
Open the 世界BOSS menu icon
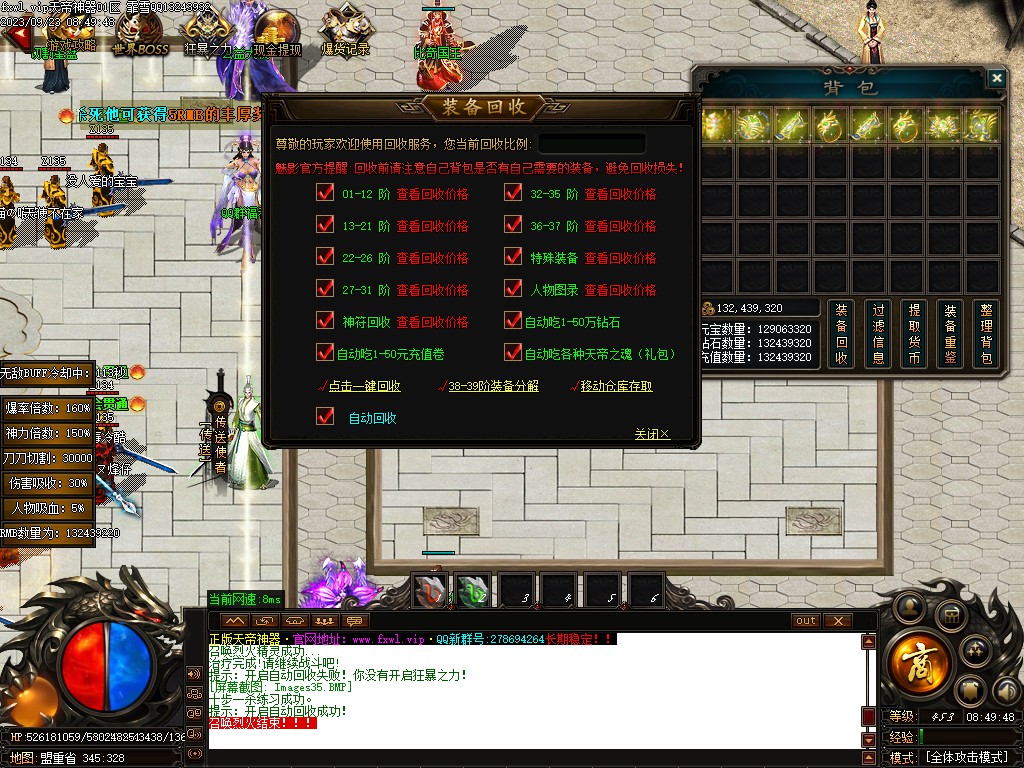[139, 35]
